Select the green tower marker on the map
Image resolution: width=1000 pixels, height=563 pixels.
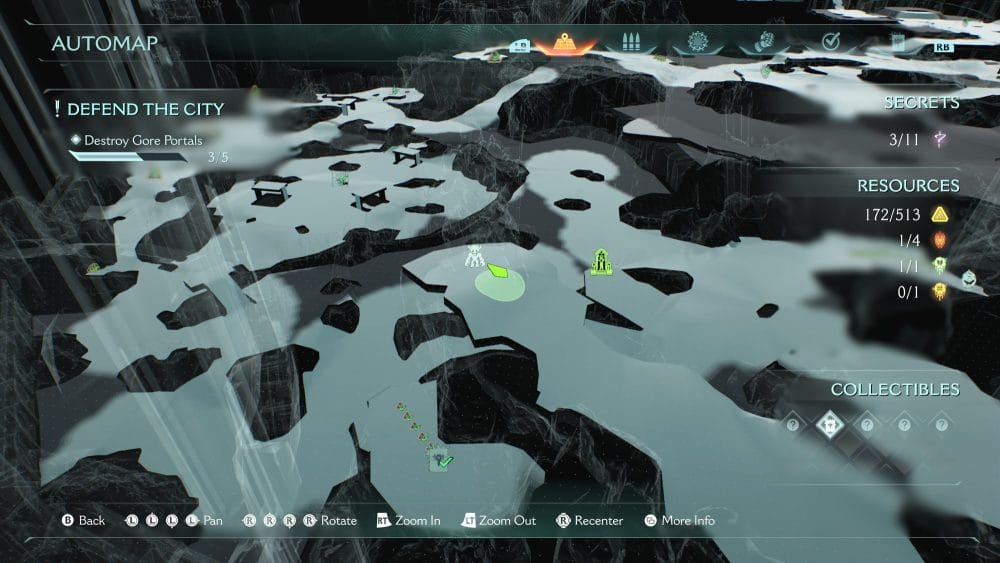pyautogui.click(x=601, y=262)
